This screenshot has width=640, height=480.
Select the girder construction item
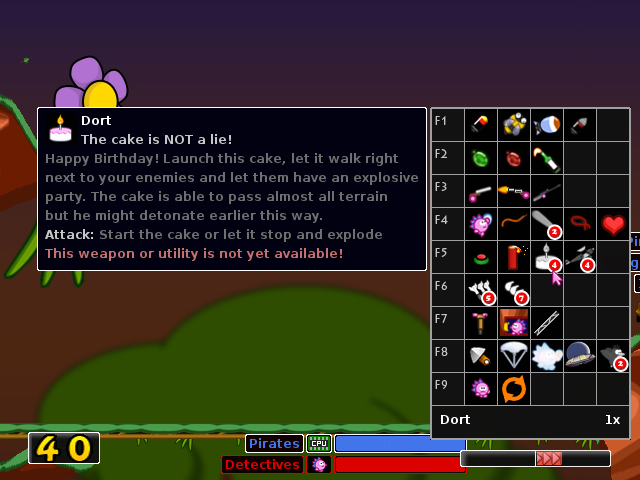coord(547,322)
